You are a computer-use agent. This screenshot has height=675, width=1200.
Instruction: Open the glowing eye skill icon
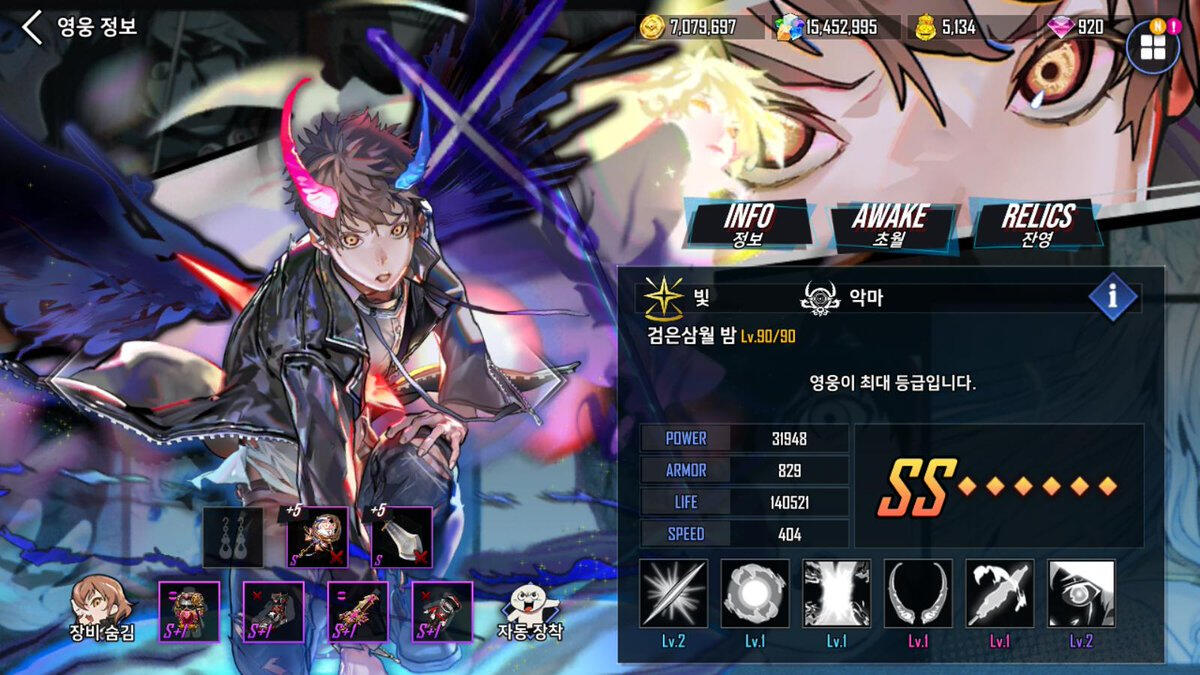1081,593
